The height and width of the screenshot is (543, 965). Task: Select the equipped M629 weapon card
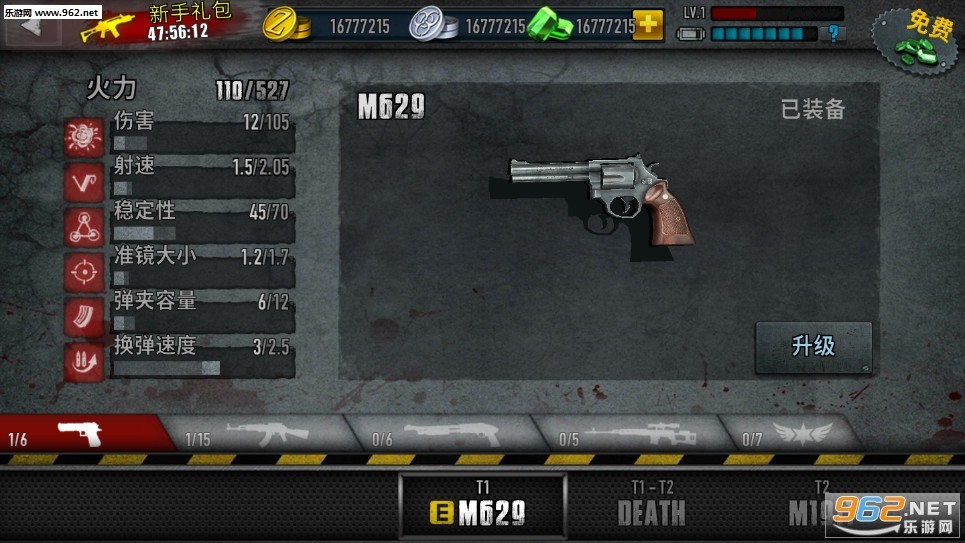point(483,506)
